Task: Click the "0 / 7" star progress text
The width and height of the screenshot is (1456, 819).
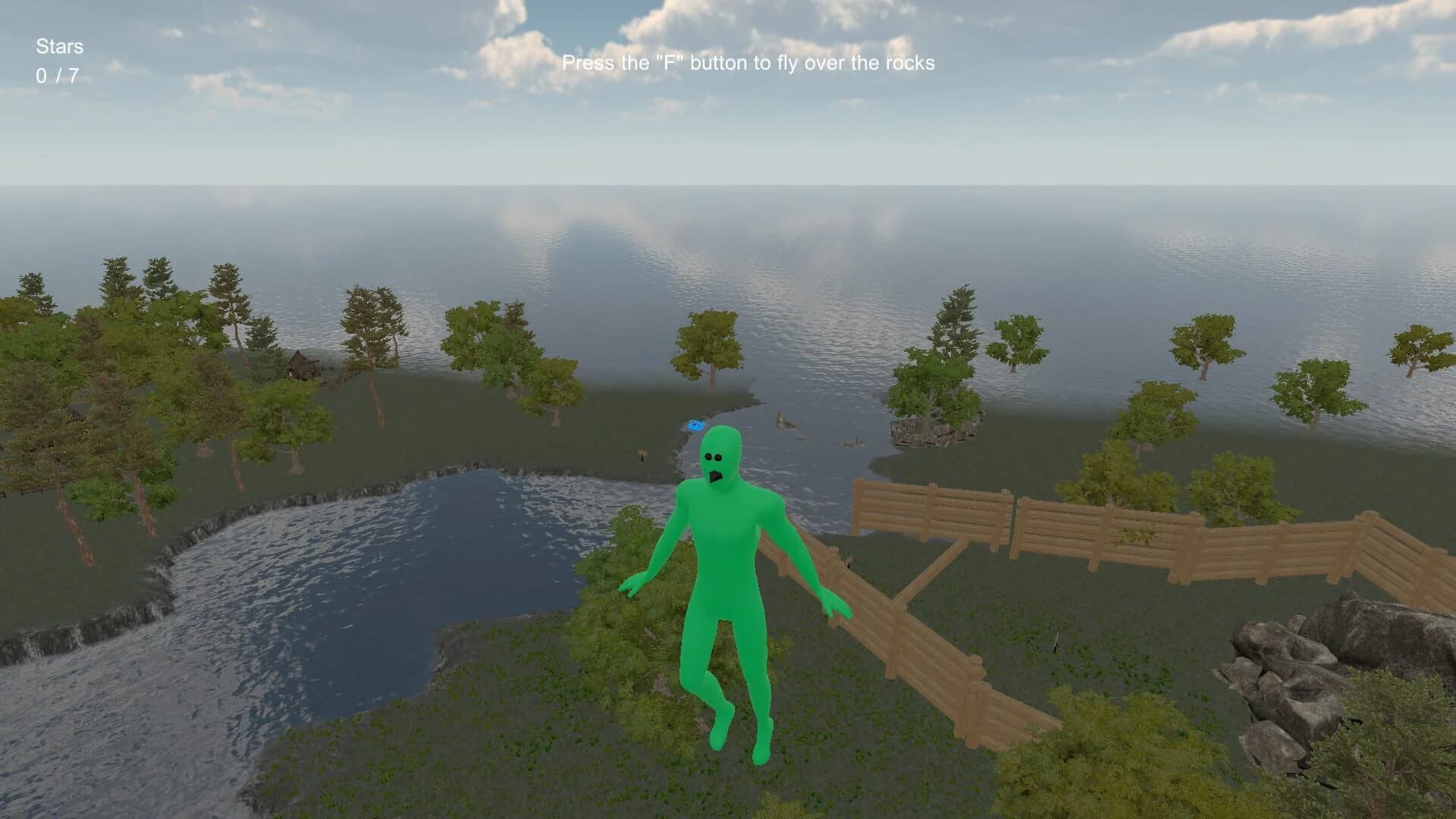Action: click(58, 74)
